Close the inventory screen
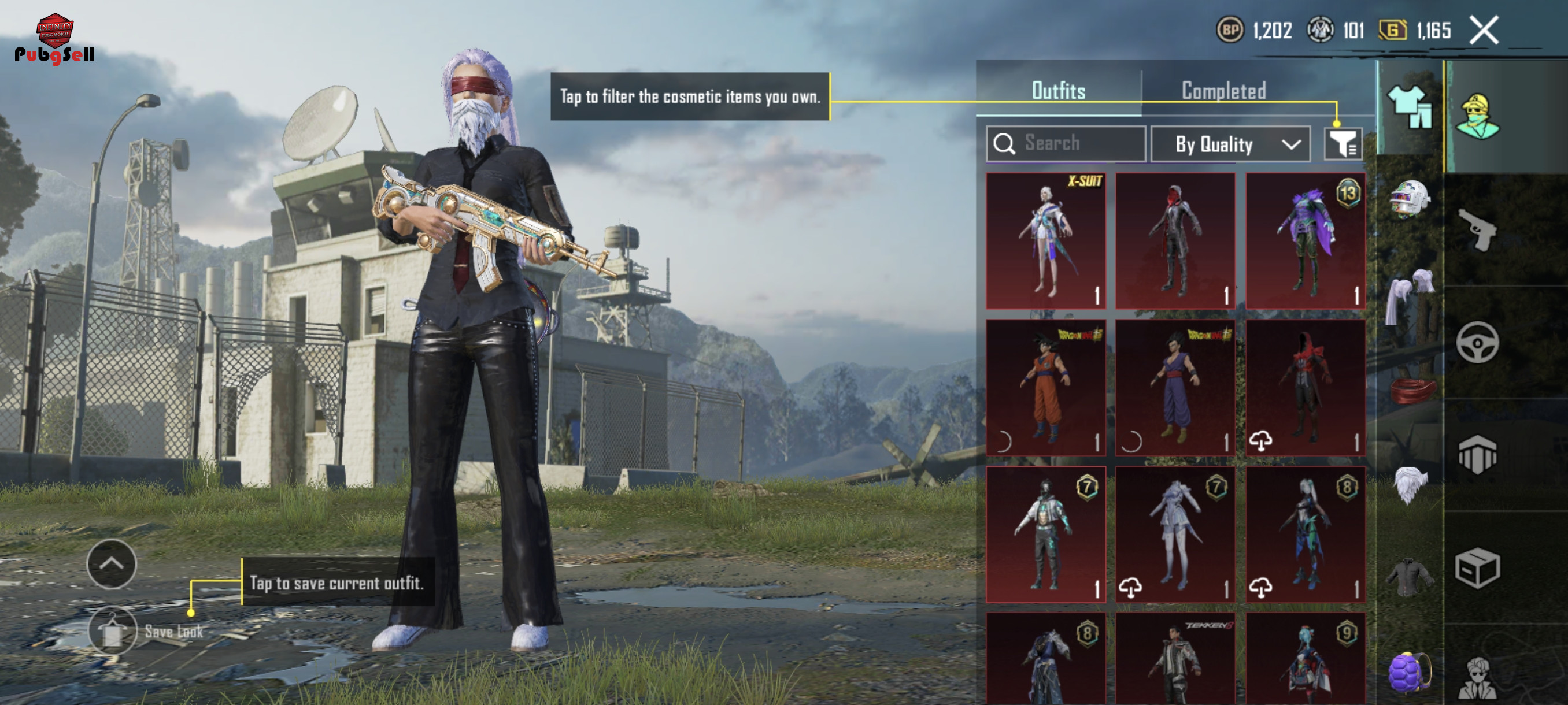 pyautogui.click(x=1484, y=31)
